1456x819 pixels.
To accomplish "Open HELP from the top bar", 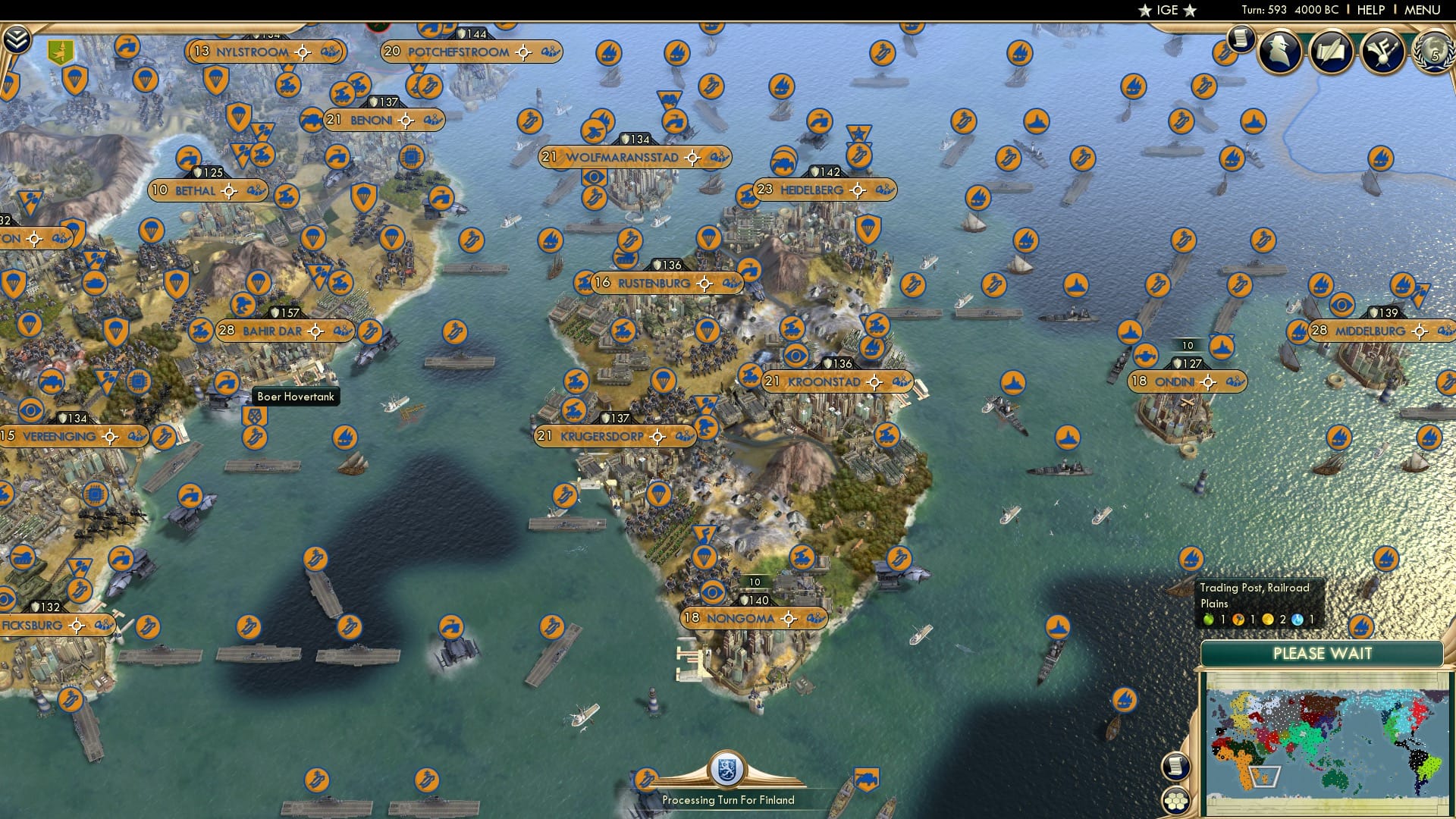I will 1370,9.
